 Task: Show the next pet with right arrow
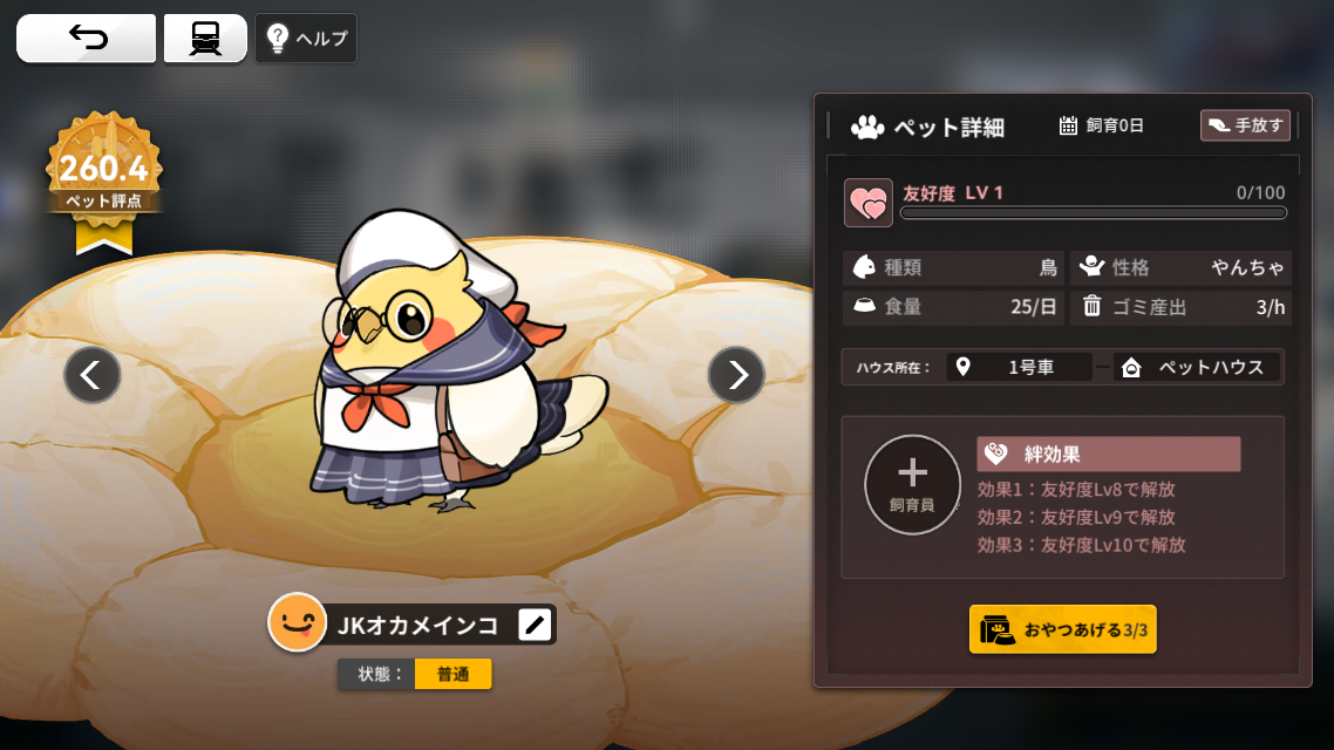[736, 375]
